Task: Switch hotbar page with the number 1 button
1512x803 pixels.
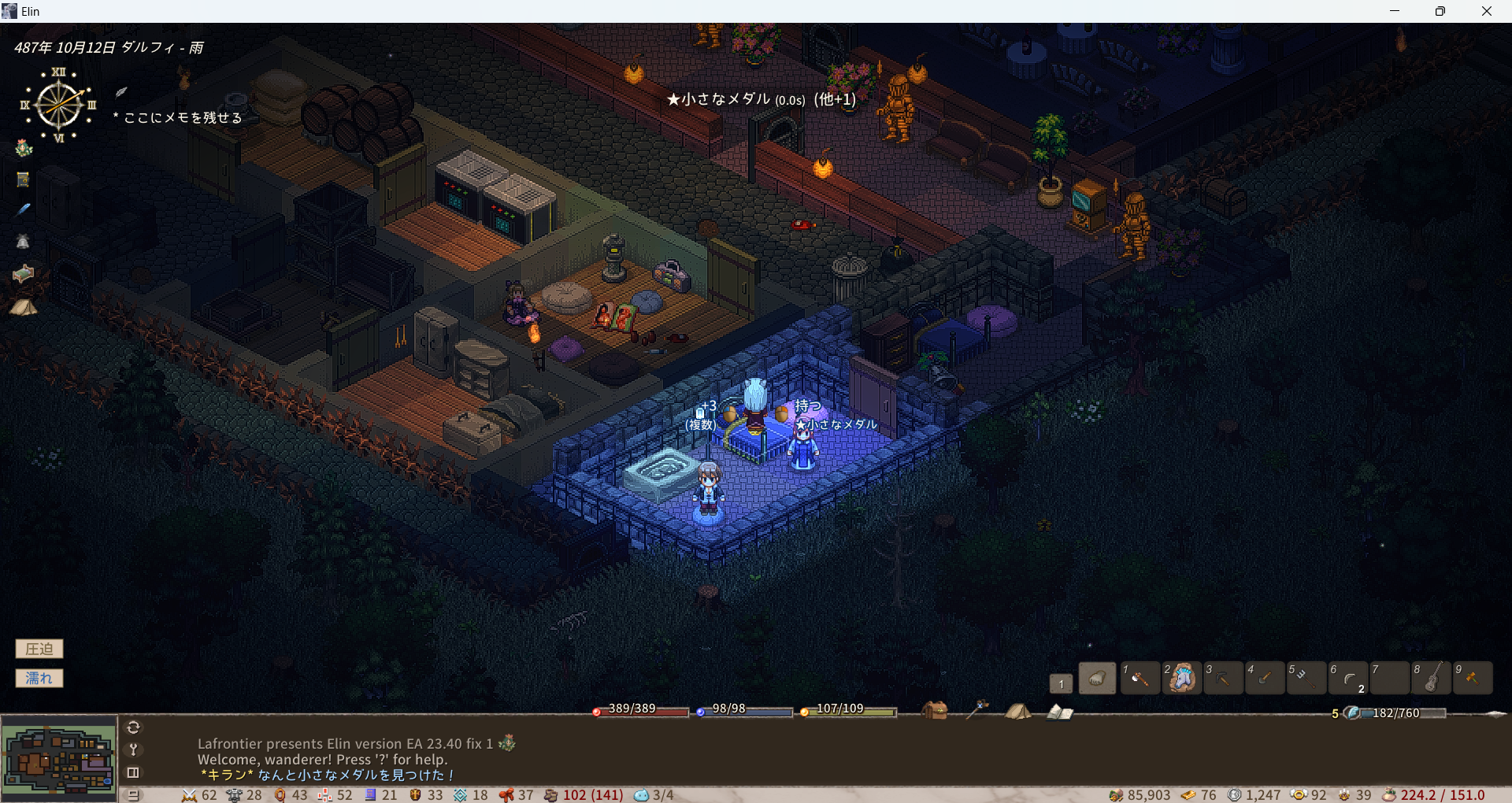Action: (1061, 683)
